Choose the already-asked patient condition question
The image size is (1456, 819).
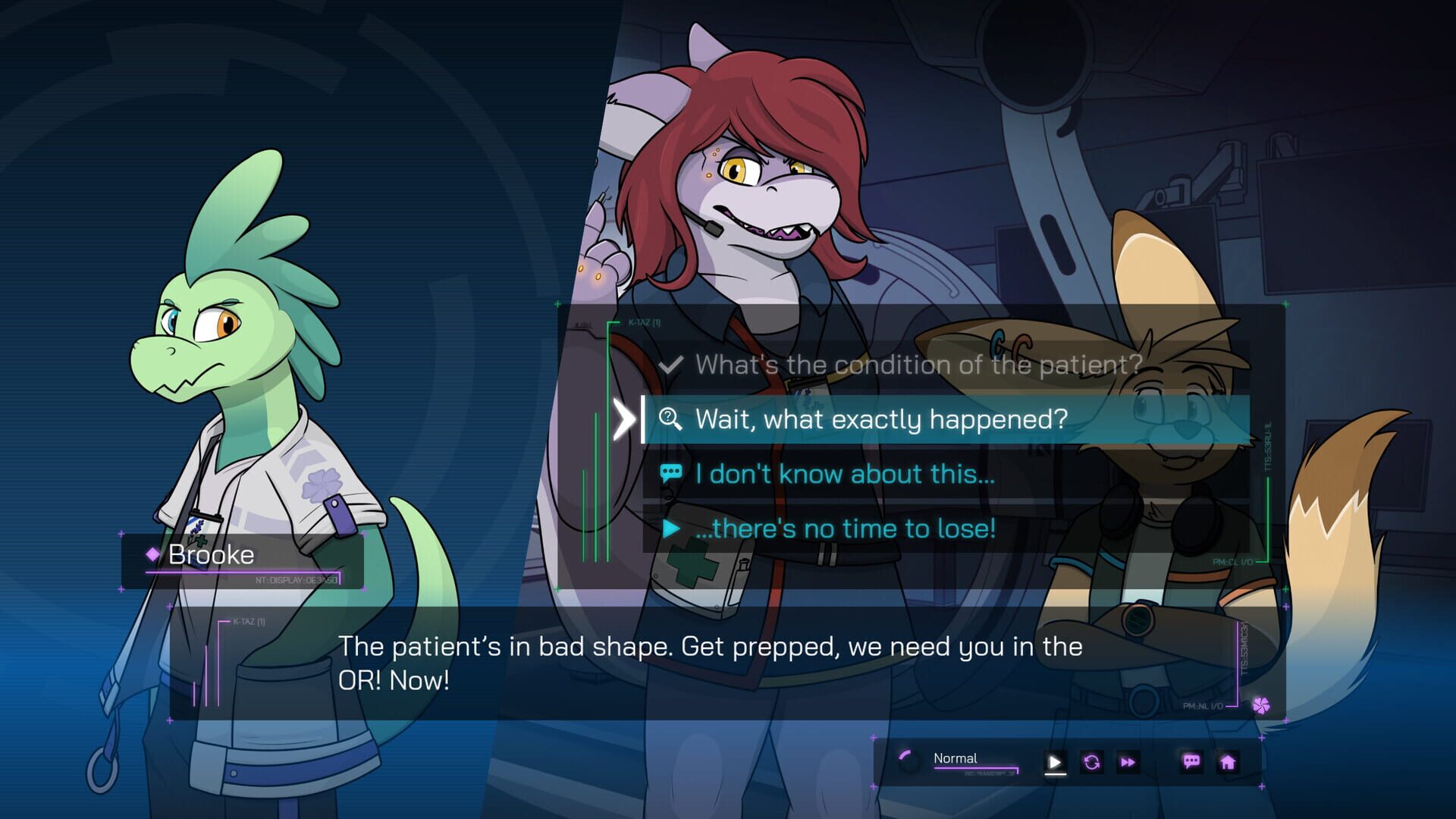pos(918,365)
